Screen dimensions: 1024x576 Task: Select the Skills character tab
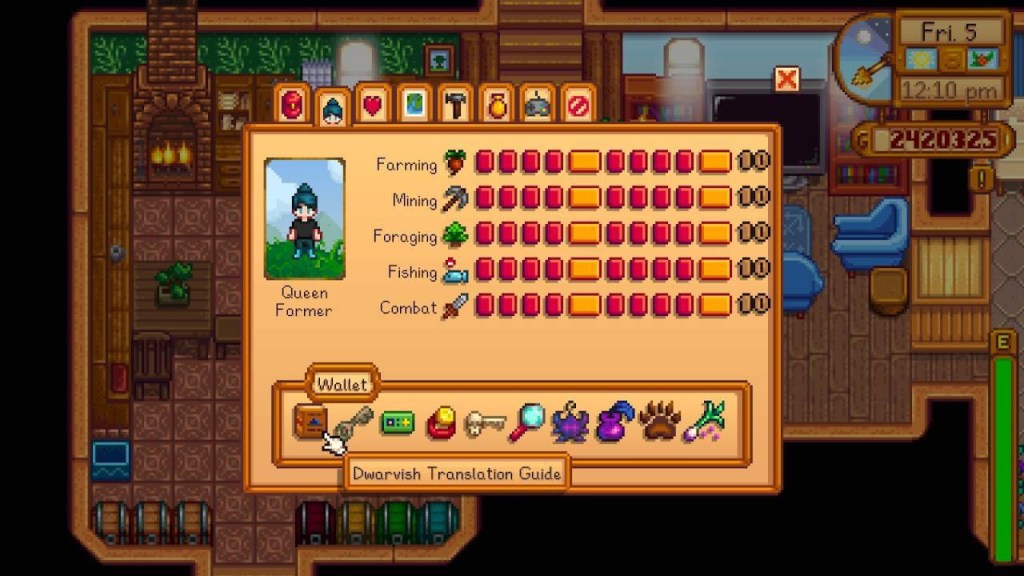point(332,107)
